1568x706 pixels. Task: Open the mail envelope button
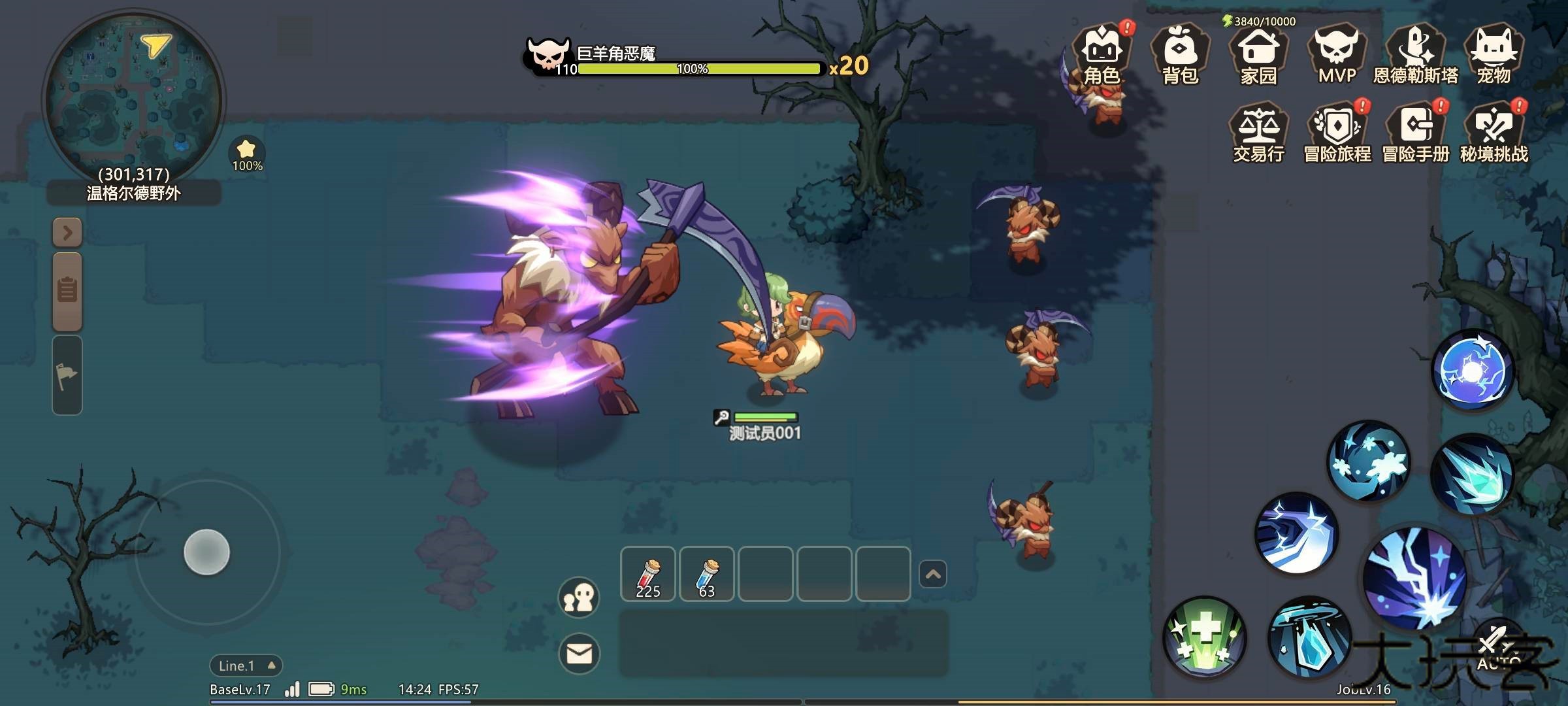coord(579,653)
